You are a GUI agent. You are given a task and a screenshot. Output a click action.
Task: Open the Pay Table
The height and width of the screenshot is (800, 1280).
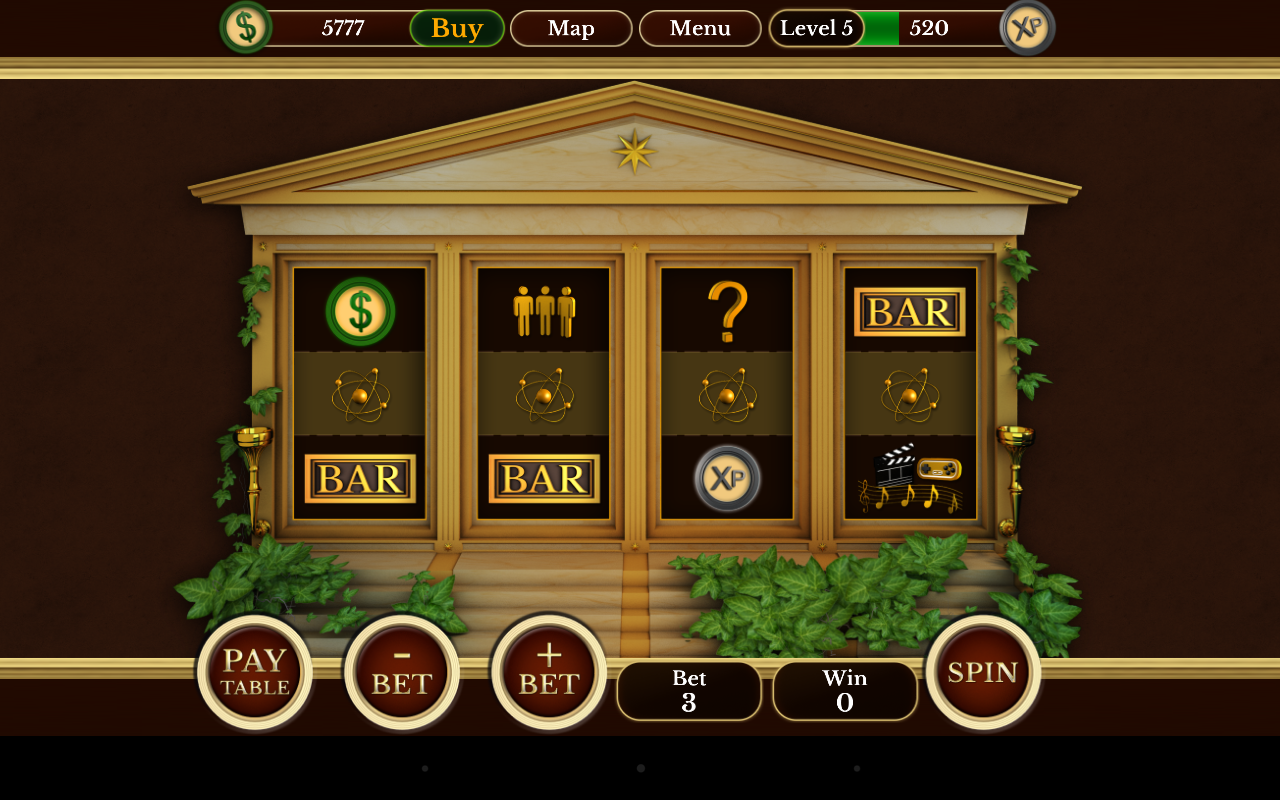tap(255, 673)
